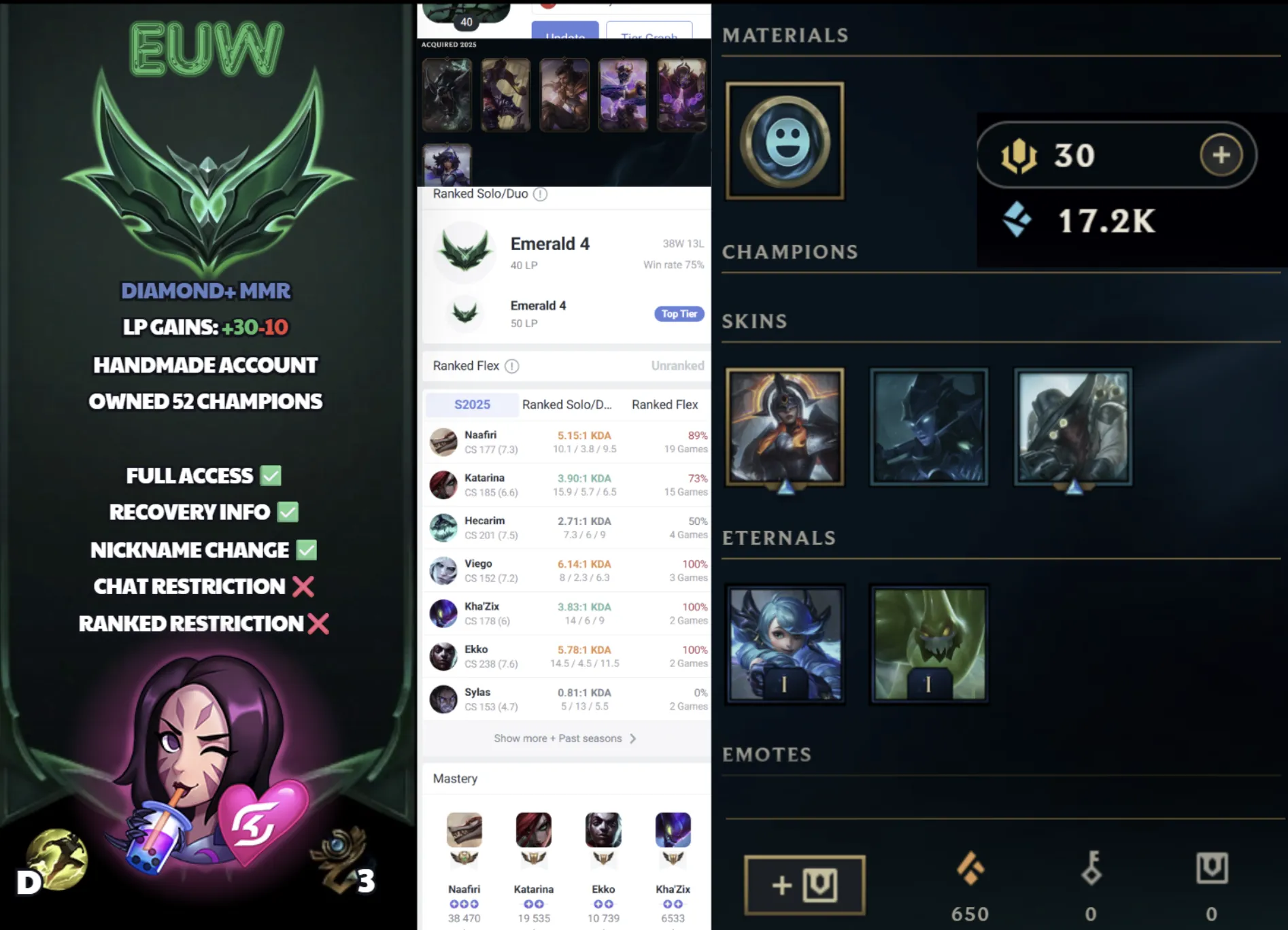Click the smiley emote icon under Materials
Viewport: 1288px width, 930px height.
pyautogui.click(x=785, y=140)
